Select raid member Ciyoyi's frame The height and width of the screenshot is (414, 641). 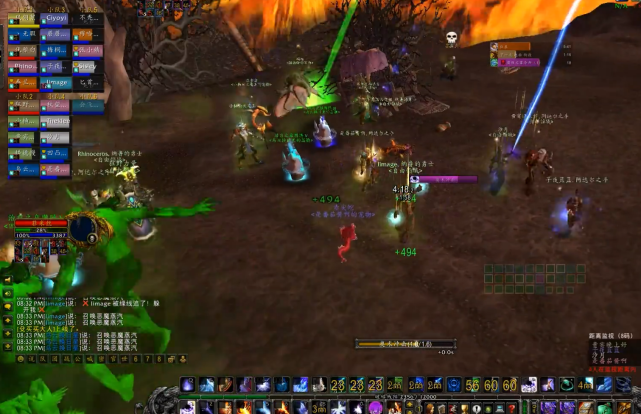point(55,16)
